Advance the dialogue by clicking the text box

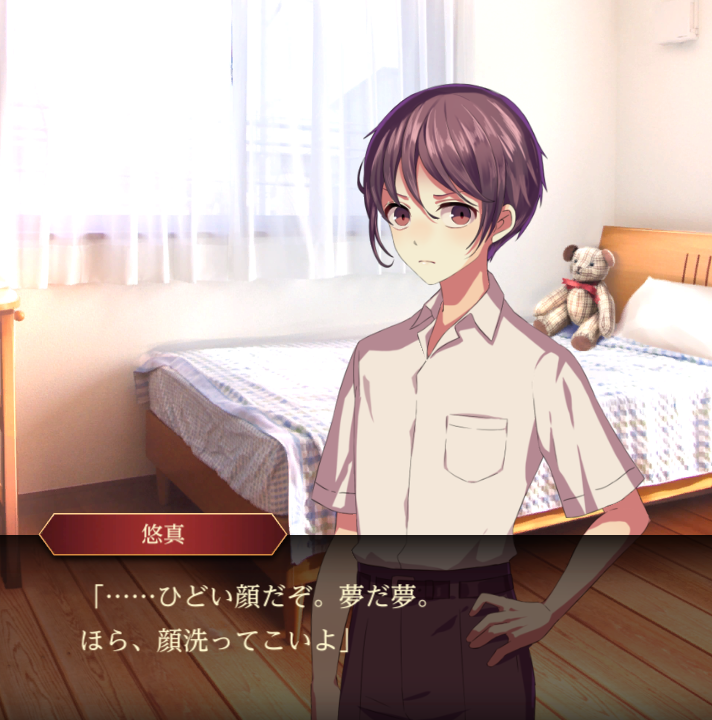click(356, 625)
